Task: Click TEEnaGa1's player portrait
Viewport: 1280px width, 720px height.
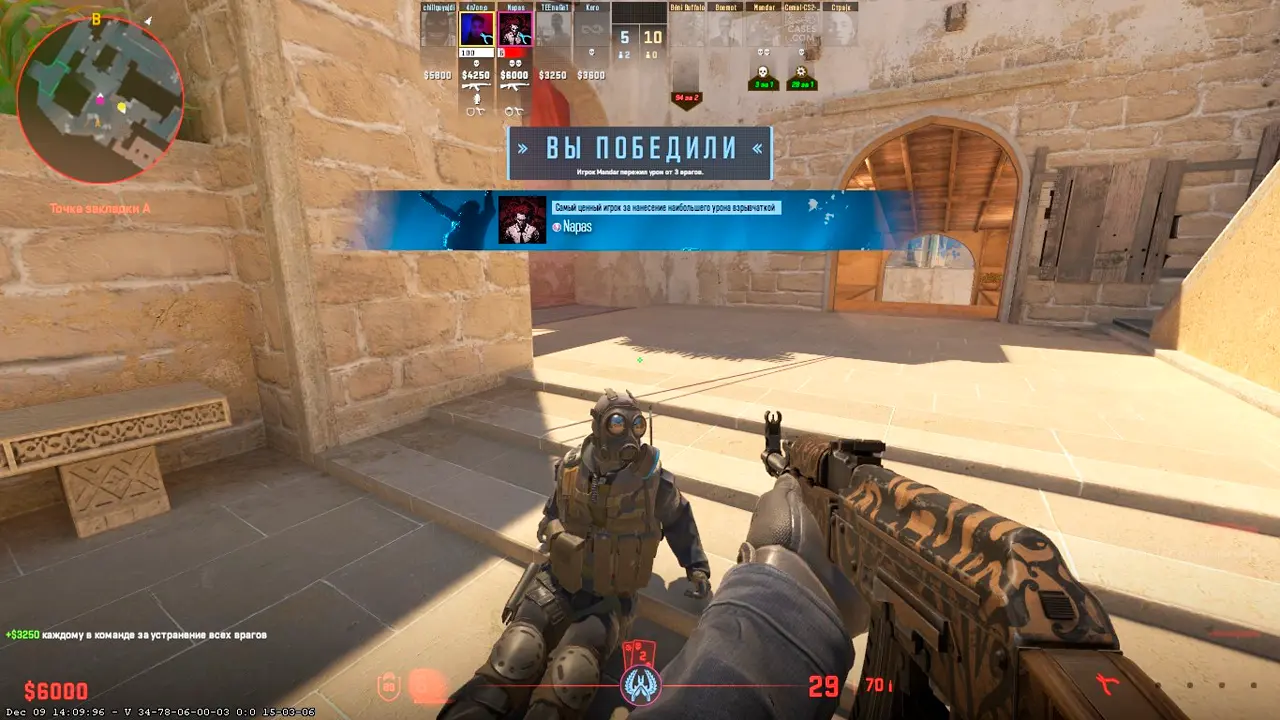Action: 553,28
